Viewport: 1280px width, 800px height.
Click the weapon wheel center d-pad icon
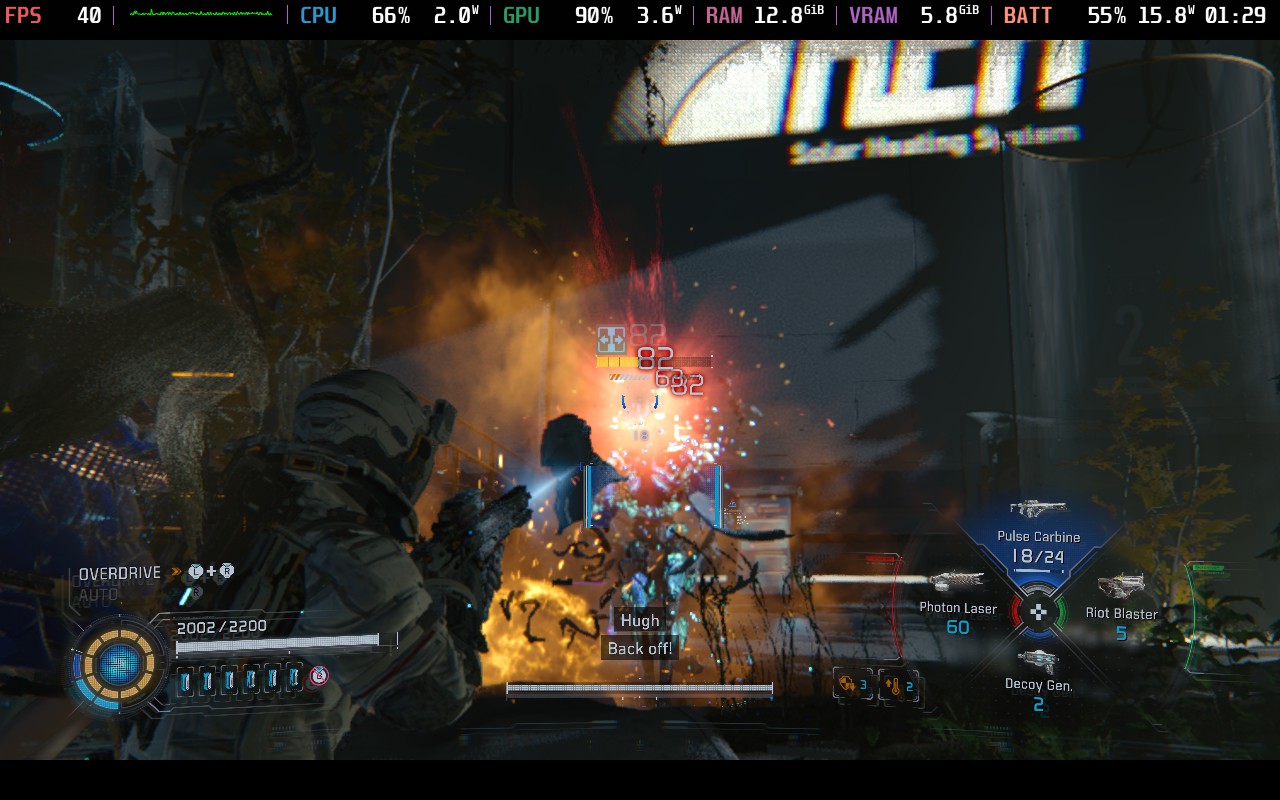point(1039,611)
